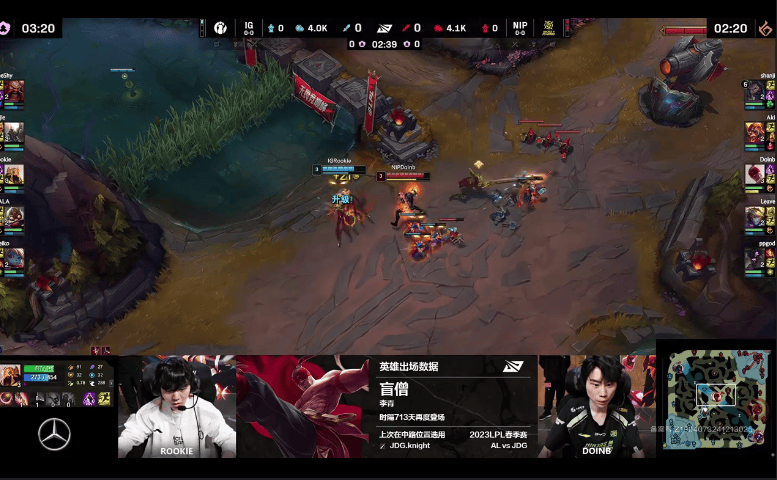Click the IG team logo on scoreboard
The width and height of the screenshot is (777, 480).
(x=221, y=27)
